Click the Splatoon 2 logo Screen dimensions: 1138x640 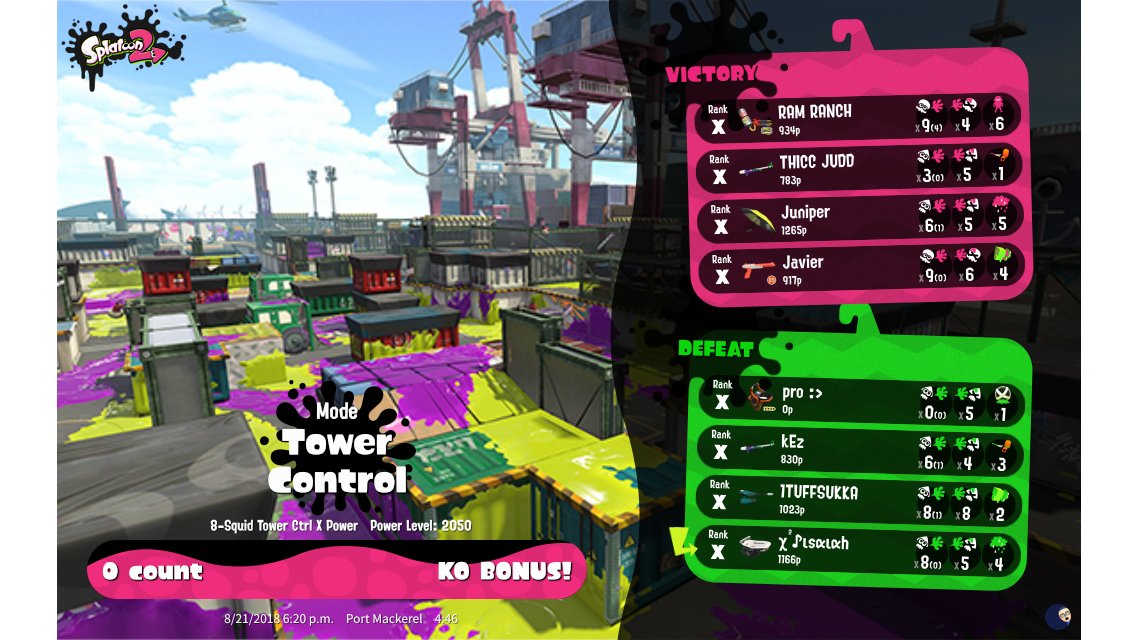click(122, 47)
